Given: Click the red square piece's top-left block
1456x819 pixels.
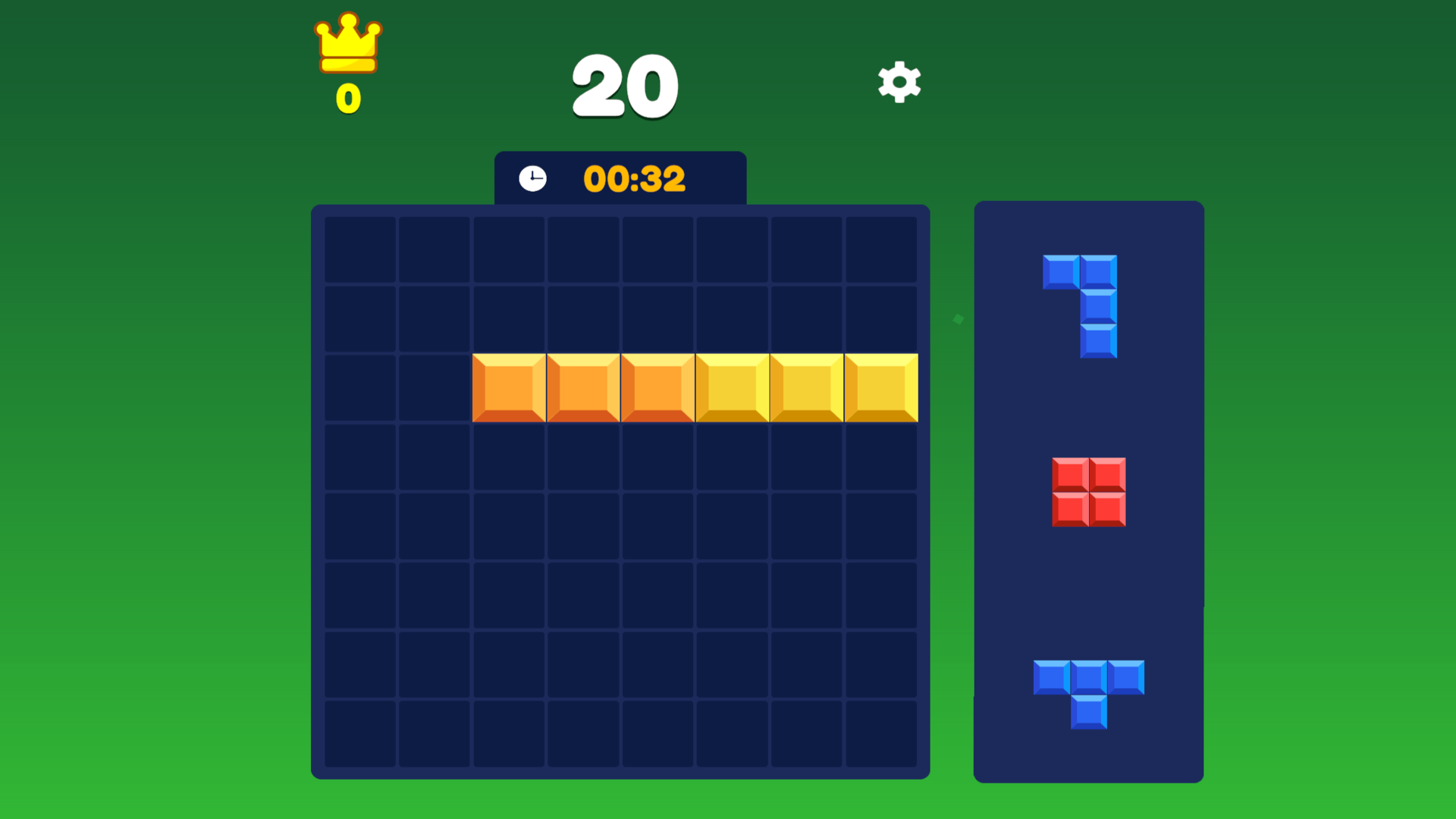Looking at the screenshot, I should (1071, 476).
